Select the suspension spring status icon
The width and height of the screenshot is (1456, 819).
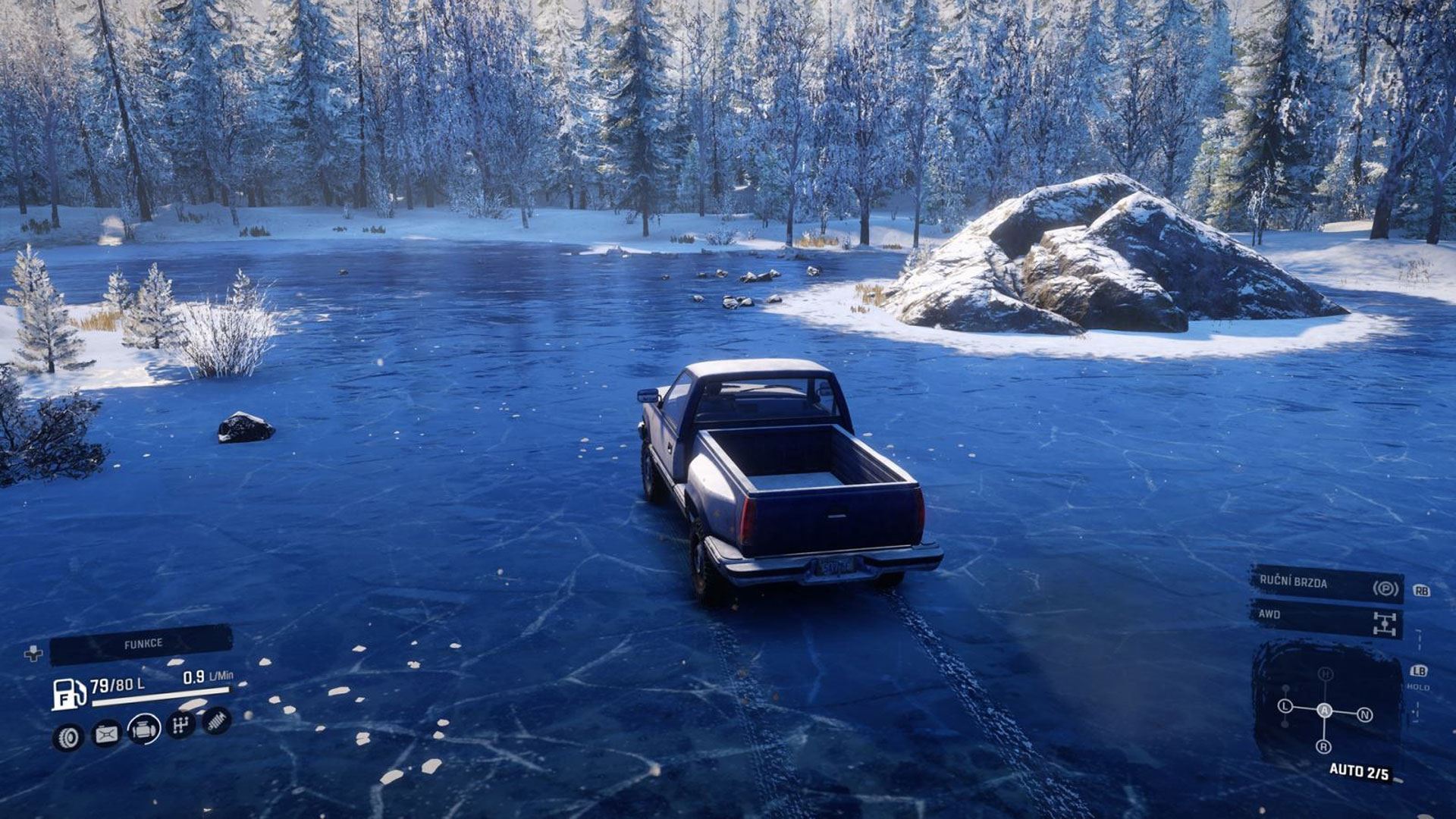[217, 720]
